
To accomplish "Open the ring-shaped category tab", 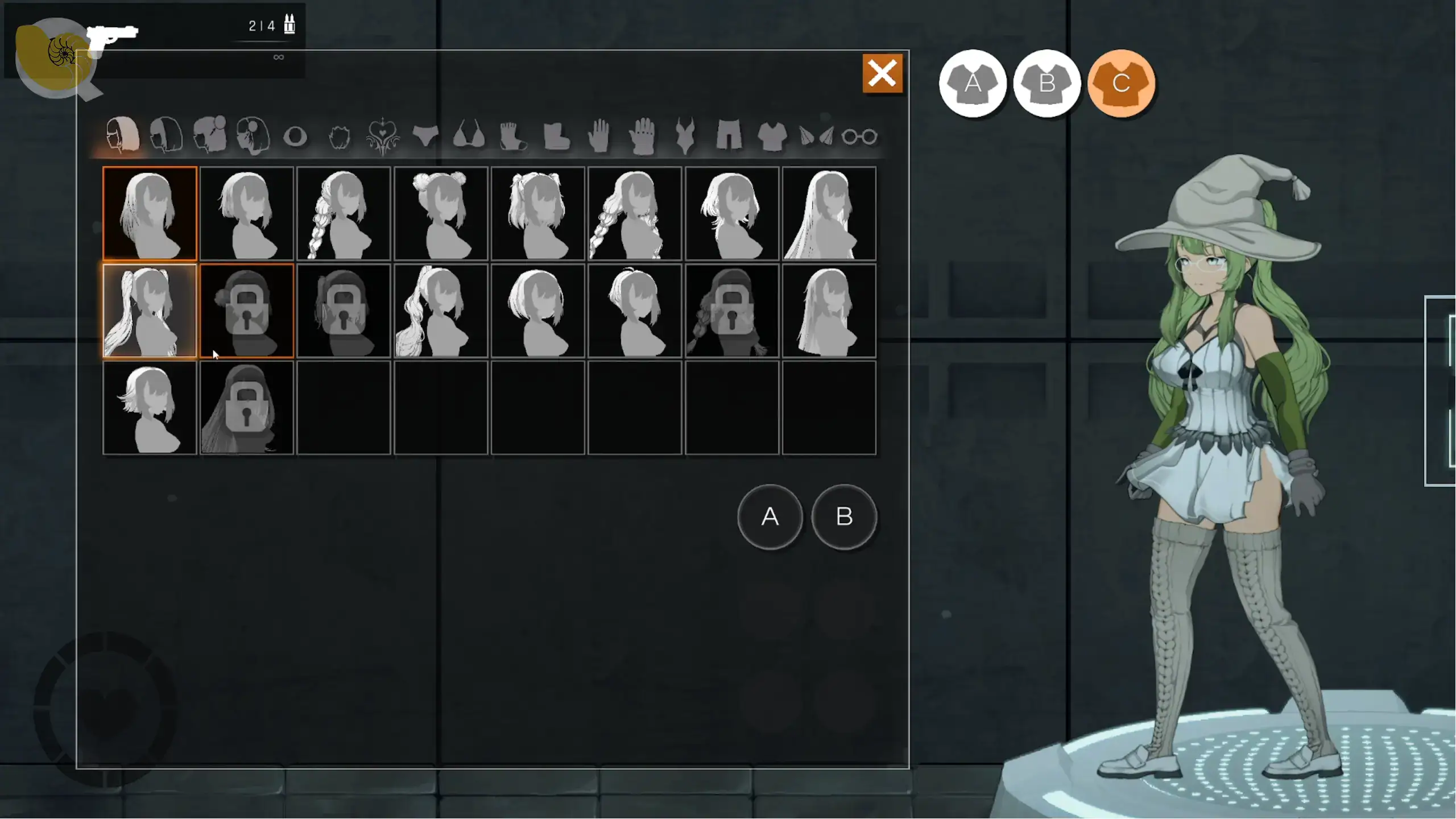I will [295, 136].
